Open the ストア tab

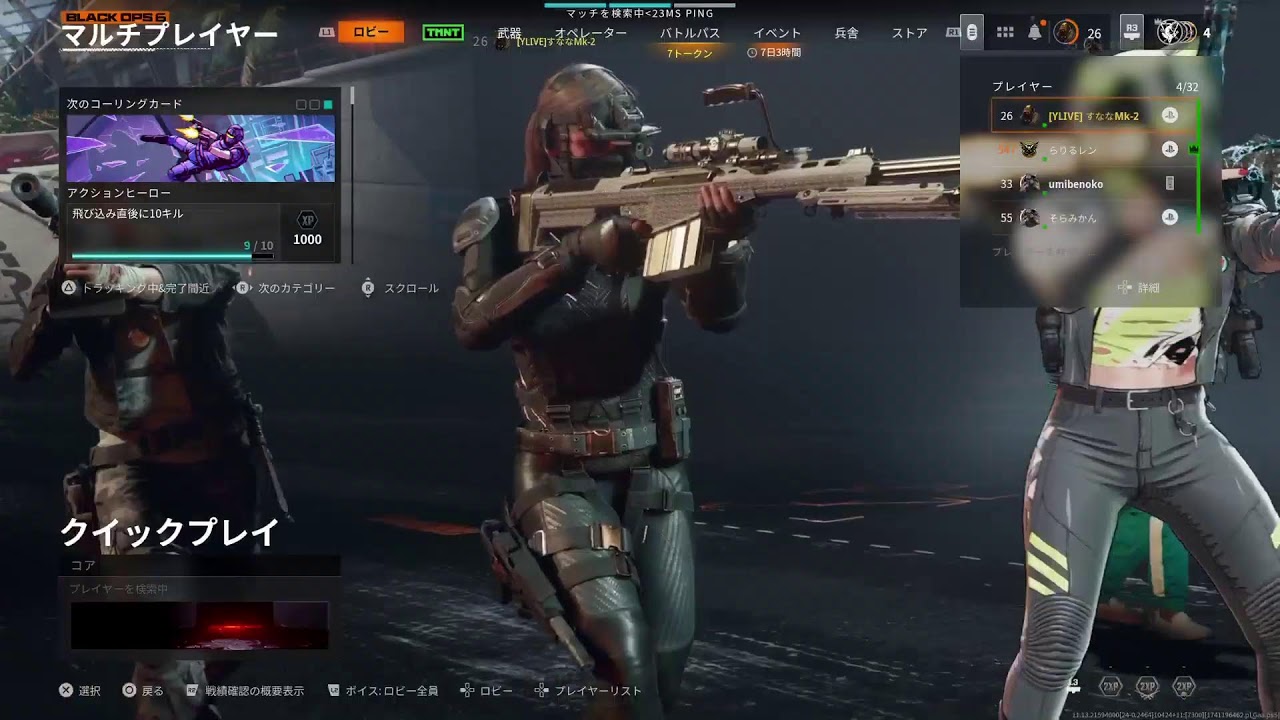click(x=910, y=32)
